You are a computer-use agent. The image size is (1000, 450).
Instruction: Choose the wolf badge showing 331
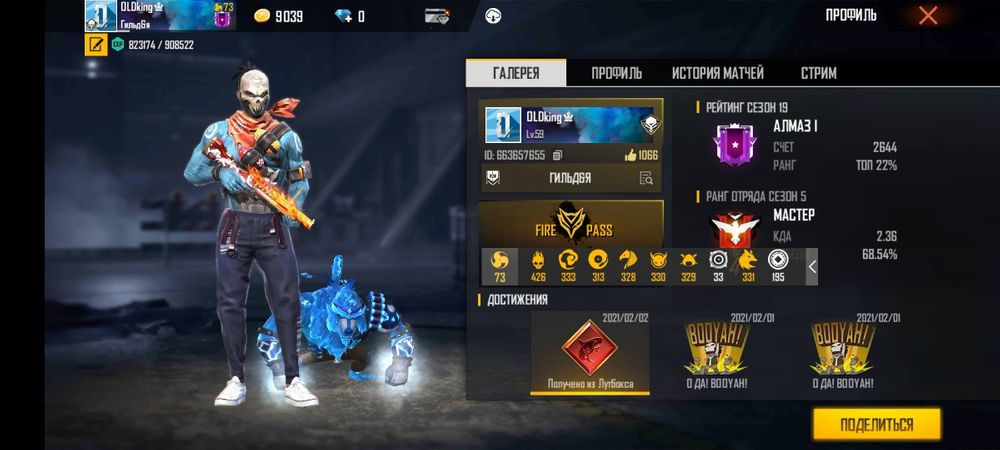[x=747, y=266]
